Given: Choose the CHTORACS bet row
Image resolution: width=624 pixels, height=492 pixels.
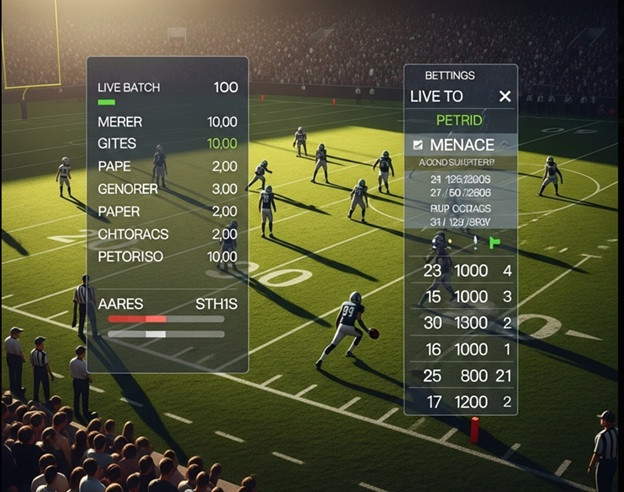Looking at the screenshot, I should click(167, 233).
